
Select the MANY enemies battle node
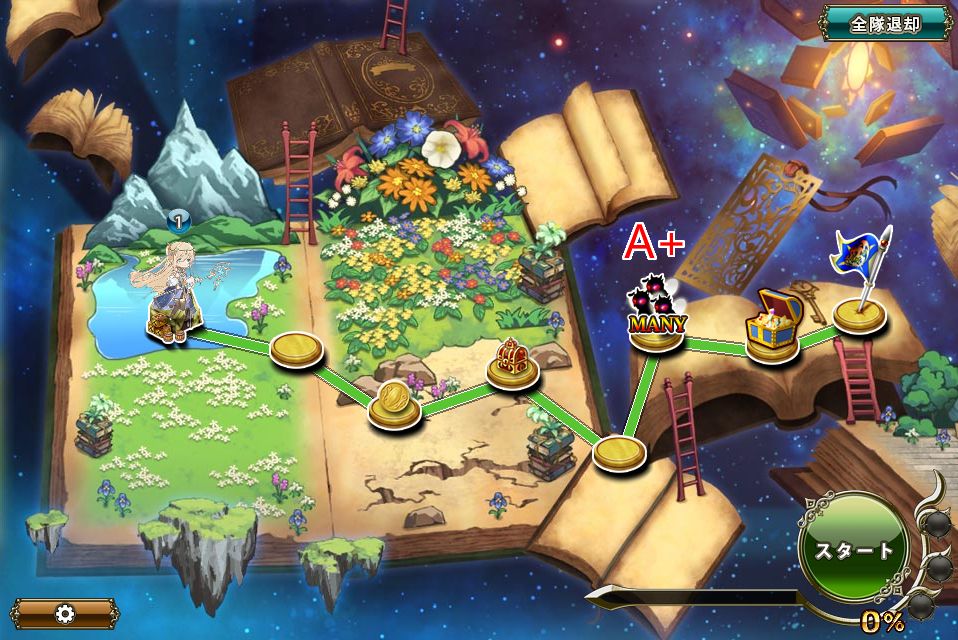656,318
